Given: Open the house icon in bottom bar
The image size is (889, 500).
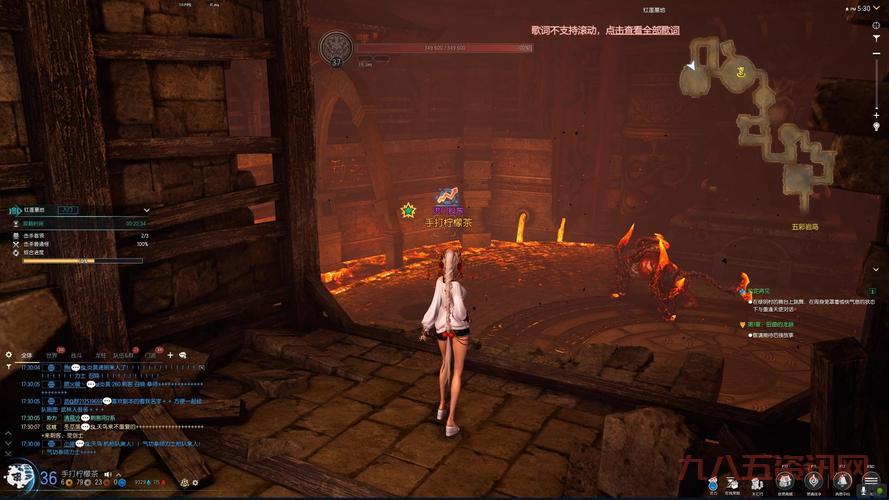Looking at the screenshot, I should [785, 482].
